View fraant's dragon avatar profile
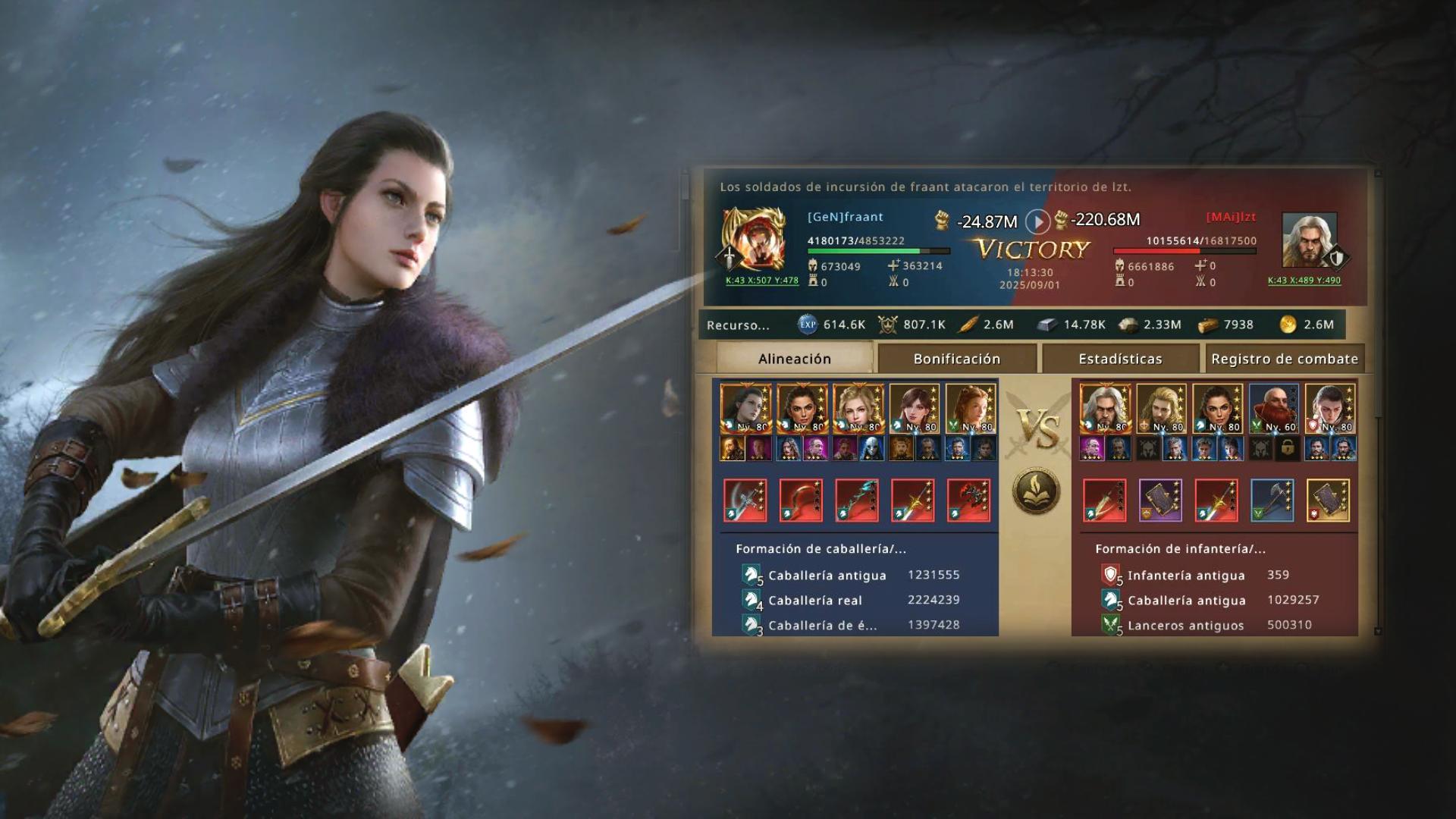1456x819 pixels. (x=753, y=241)
